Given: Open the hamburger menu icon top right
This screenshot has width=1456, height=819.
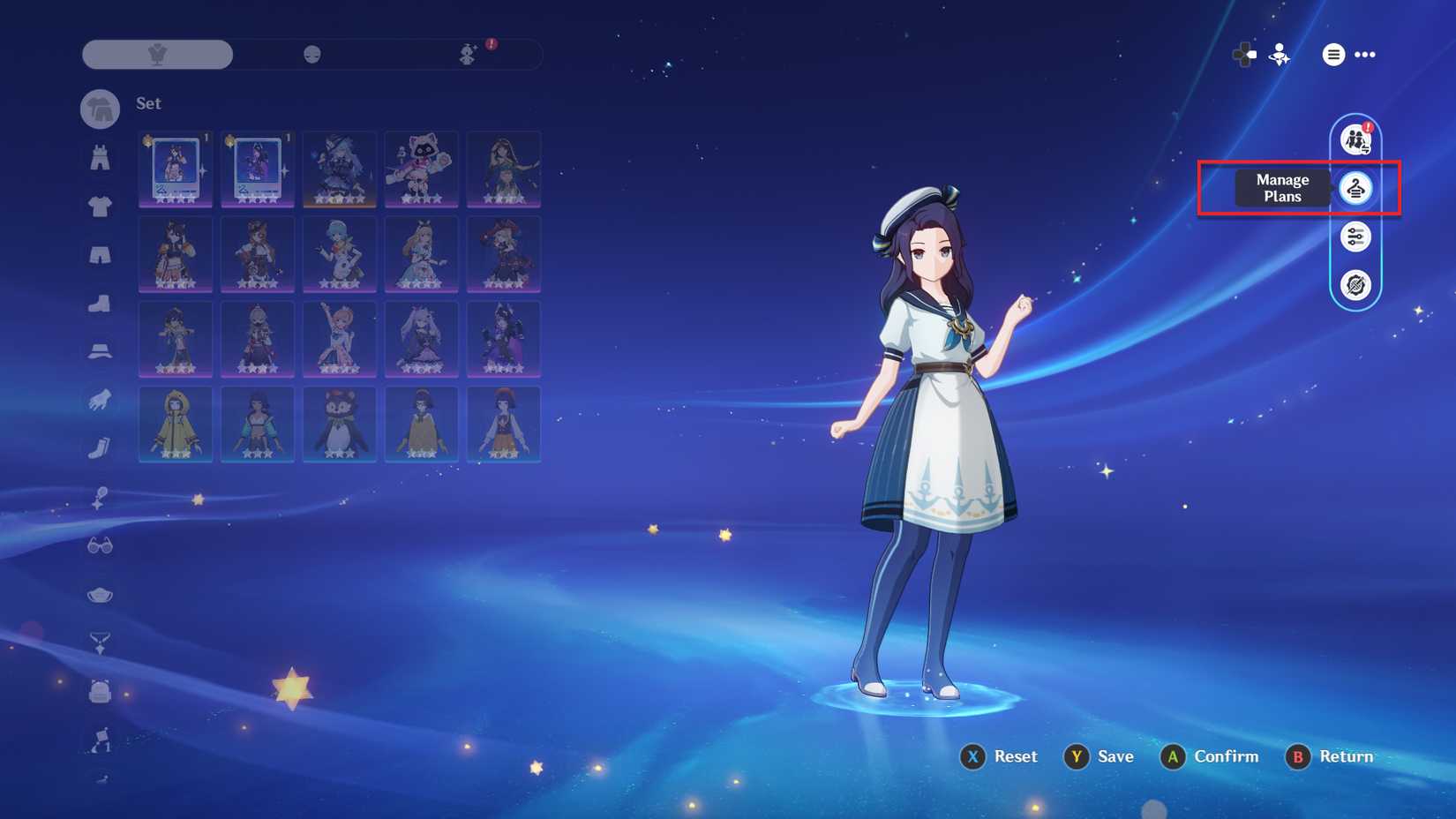Looking at the screenshot, I should pos(1332,54).
